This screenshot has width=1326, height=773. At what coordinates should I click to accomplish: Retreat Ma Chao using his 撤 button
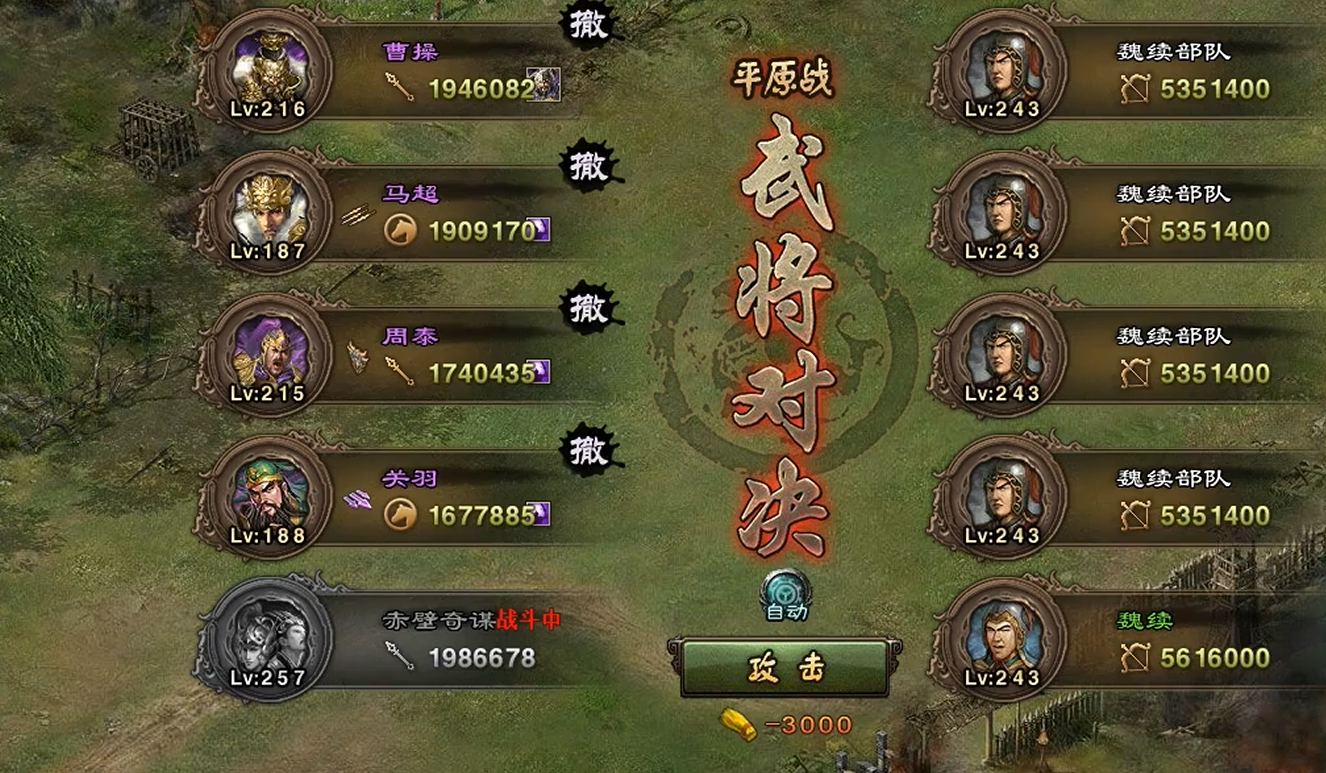point(589,168)
